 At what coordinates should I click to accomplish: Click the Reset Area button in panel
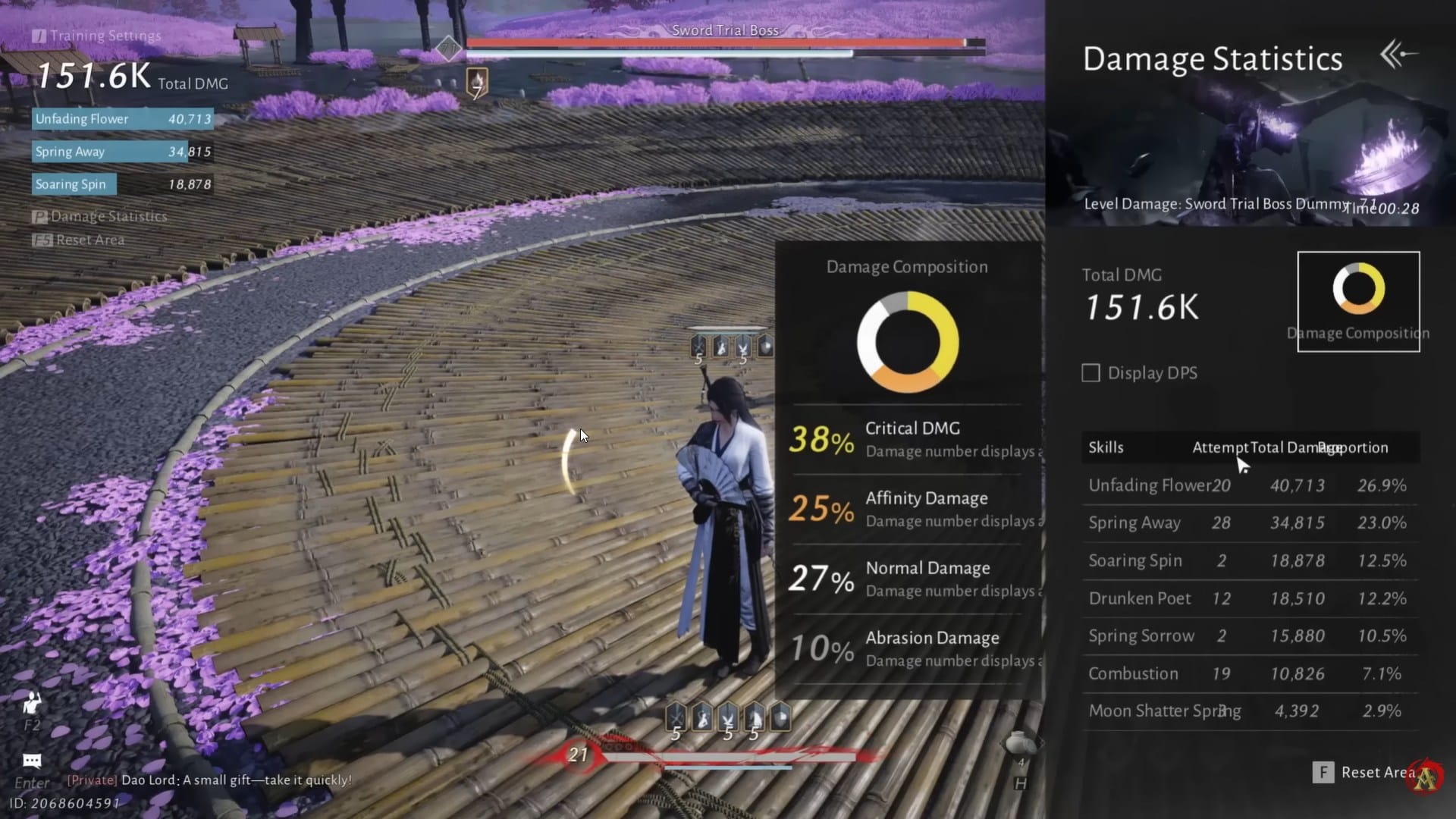1366,772
